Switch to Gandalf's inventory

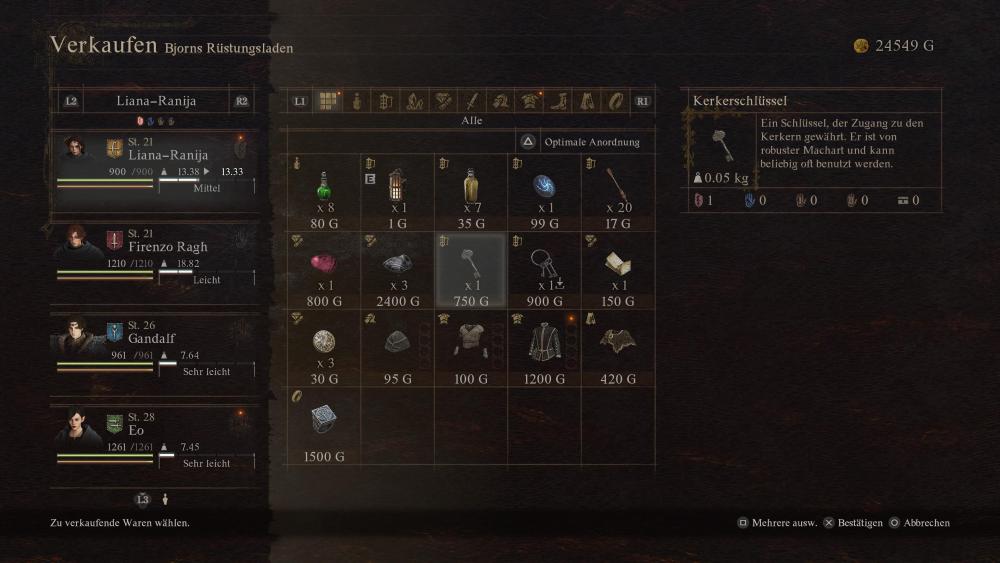pyautogui.click(x=156, y=348)
